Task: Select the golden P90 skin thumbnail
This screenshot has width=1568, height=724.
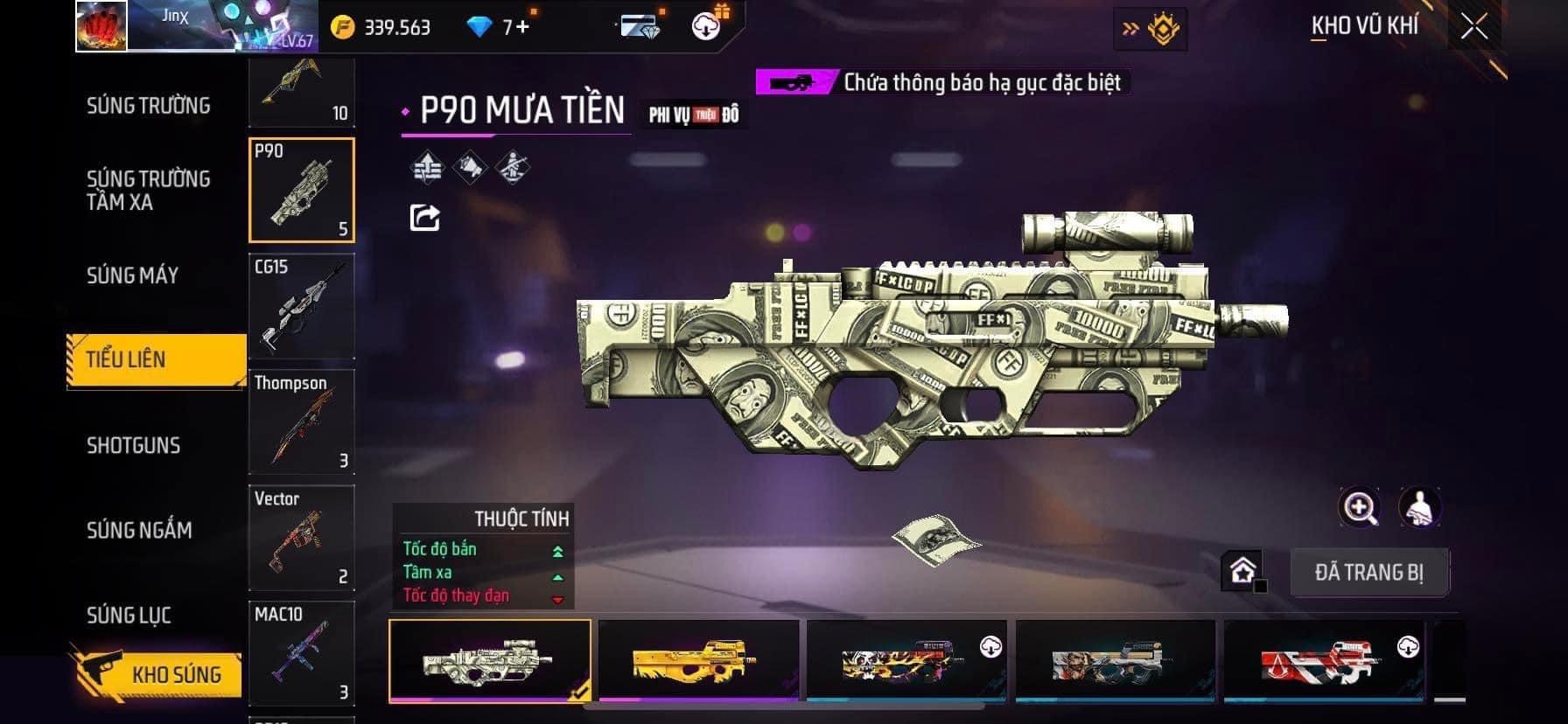Action: point(698,660)
